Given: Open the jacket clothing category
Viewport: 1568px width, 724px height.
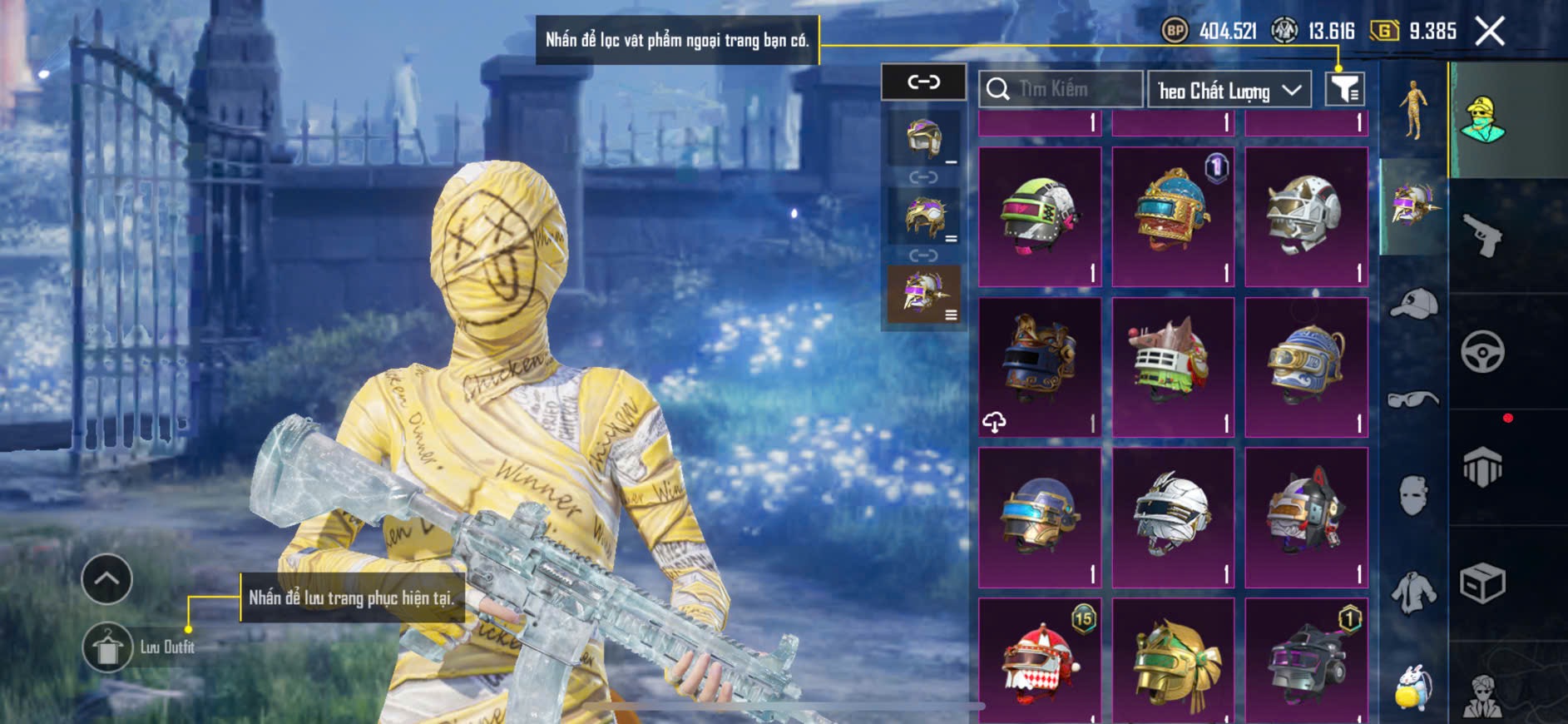Looking at the screenshot, I should pos(1413,593).
